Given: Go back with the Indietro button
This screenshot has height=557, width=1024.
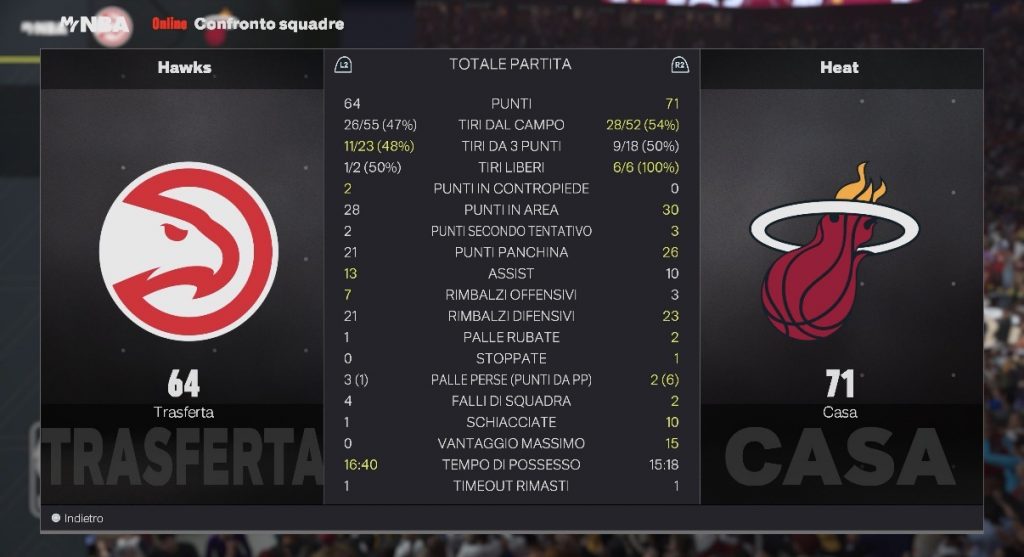Looking at the screenshot, I should 78,518.
